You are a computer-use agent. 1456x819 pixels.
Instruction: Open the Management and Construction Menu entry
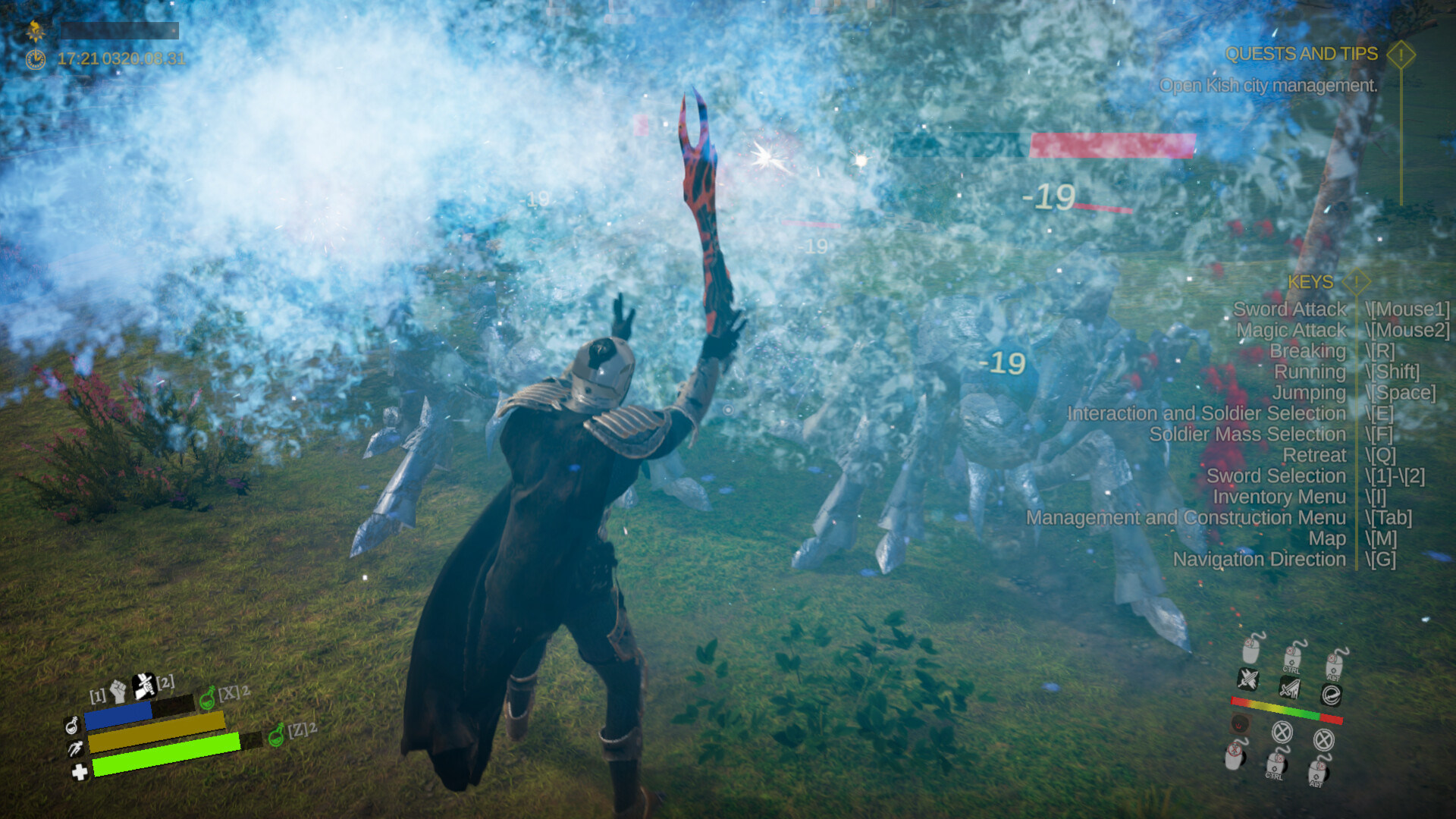[1187, 518]
